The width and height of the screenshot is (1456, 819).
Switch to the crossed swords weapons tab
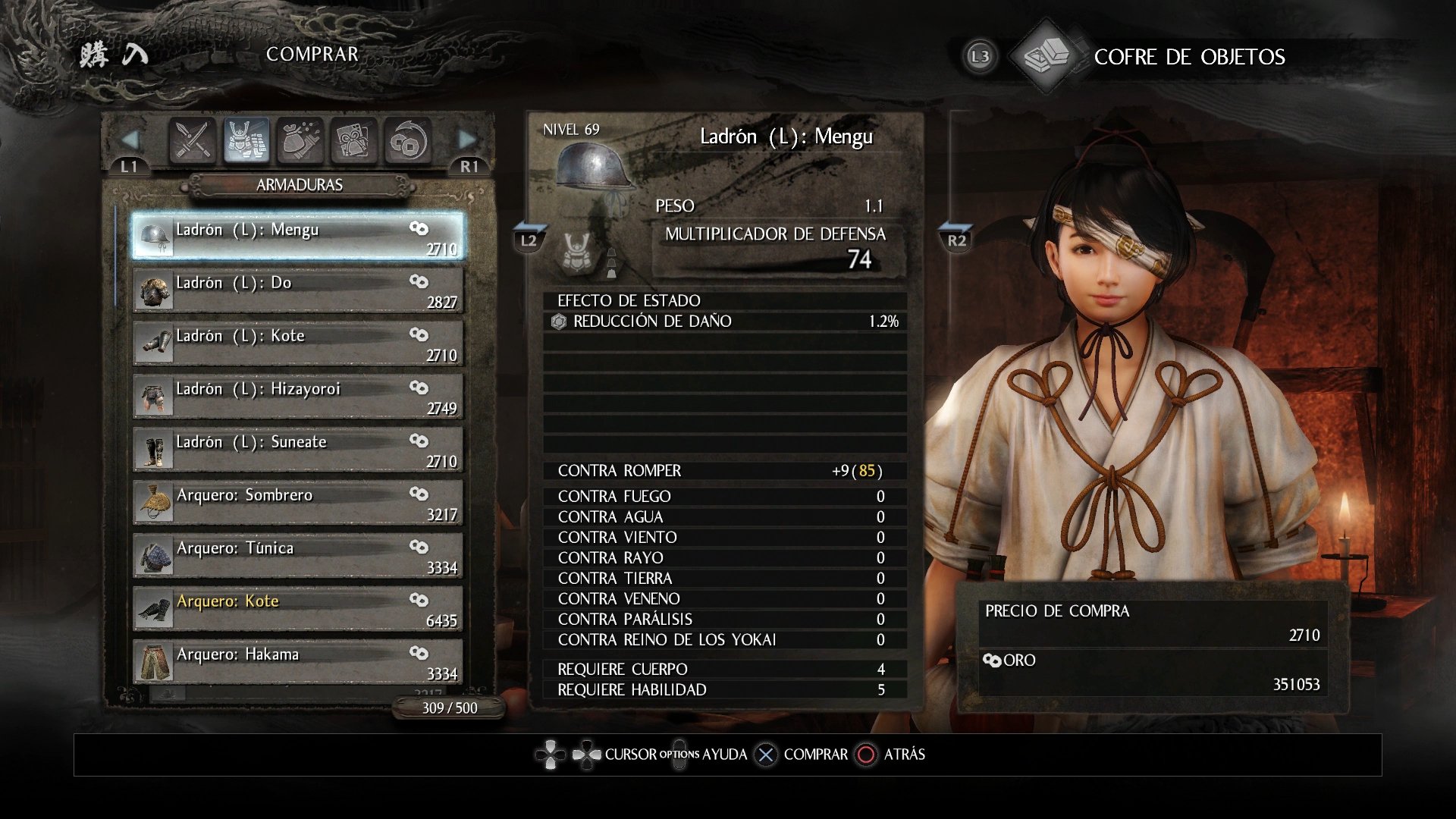click(x=193, y=140)
